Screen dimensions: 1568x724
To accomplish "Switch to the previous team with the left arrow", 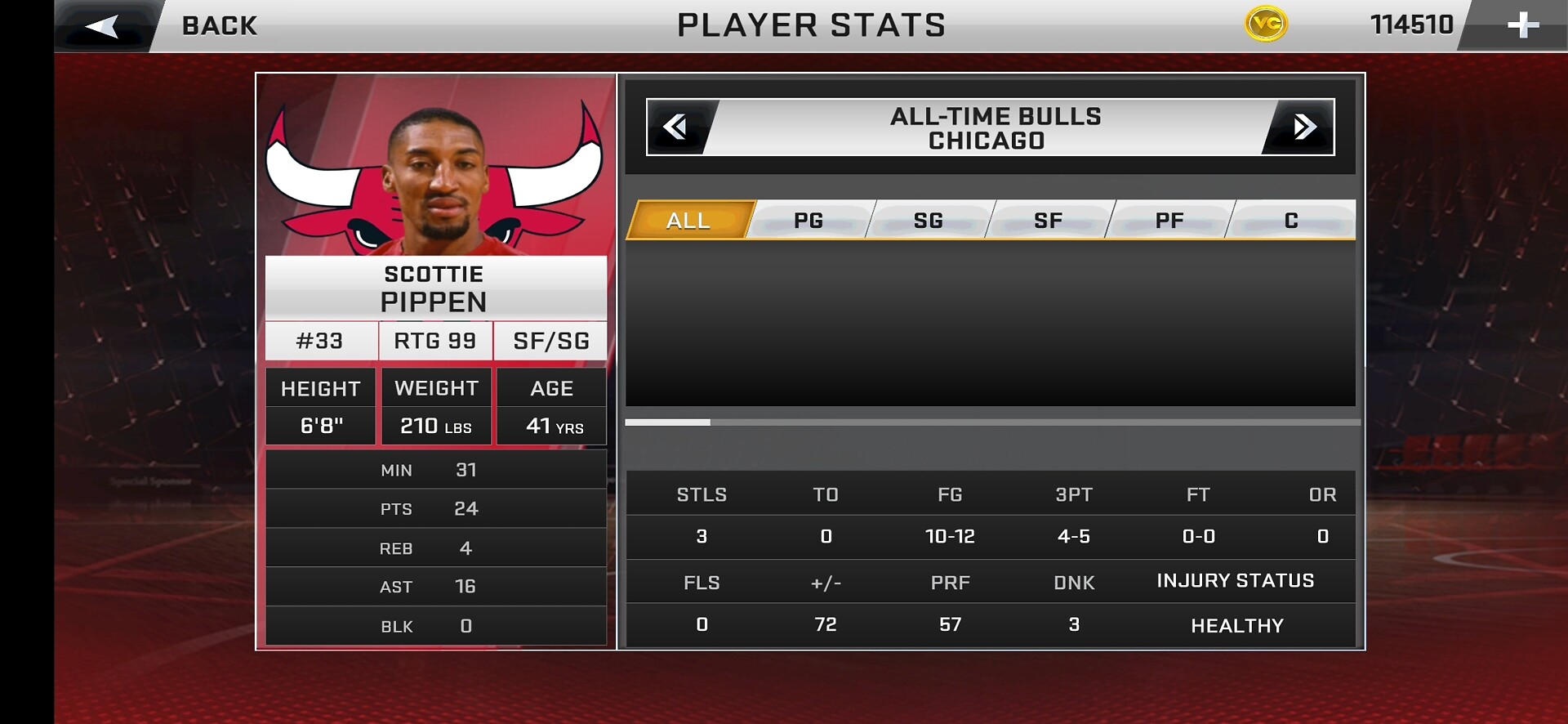I will 676,127.
